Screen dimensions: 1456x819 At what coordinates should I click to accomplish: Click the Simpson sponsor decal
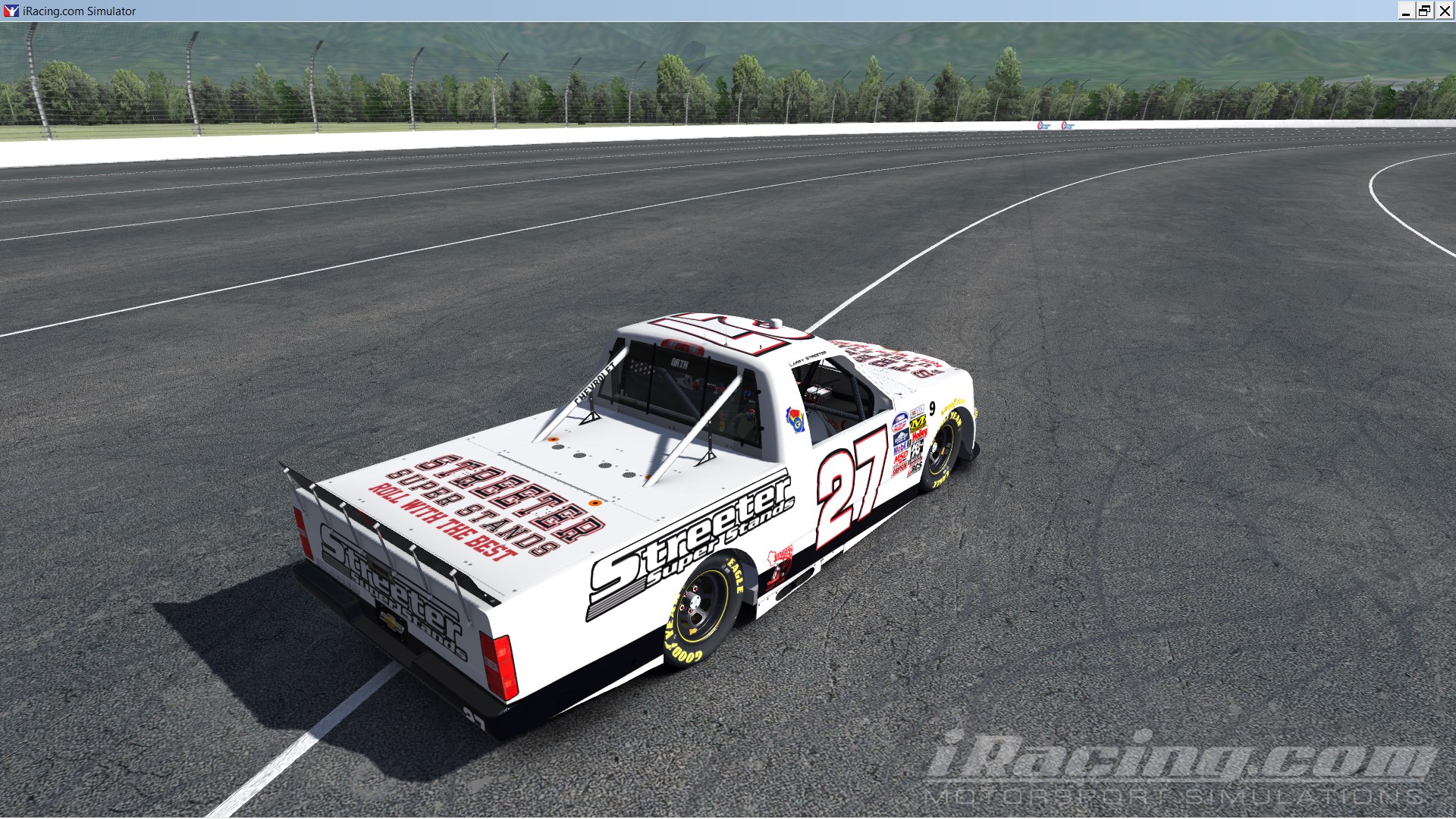pos(899,467)
